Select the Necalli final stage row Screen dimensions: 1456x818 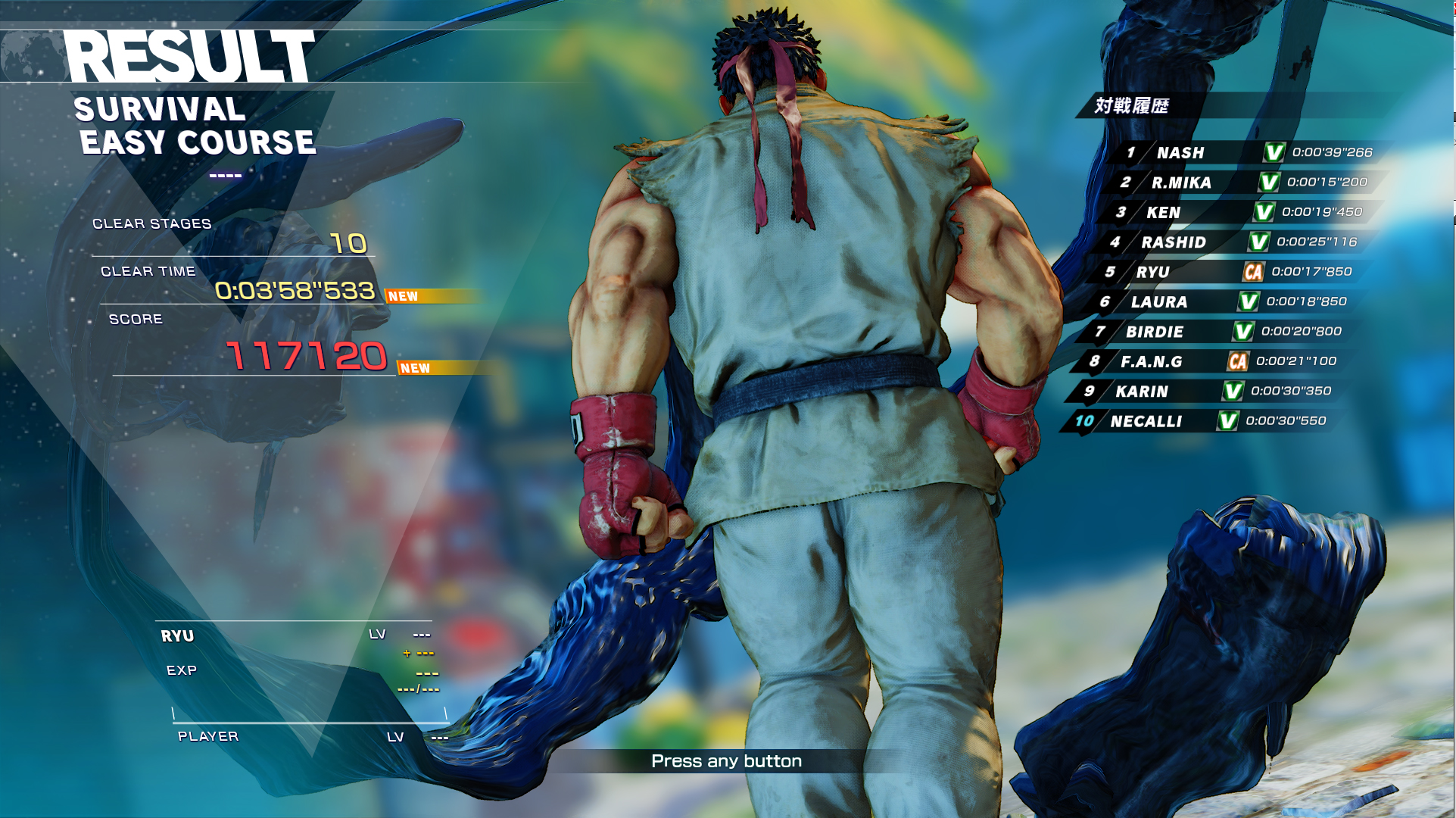tap(1202, 421)
